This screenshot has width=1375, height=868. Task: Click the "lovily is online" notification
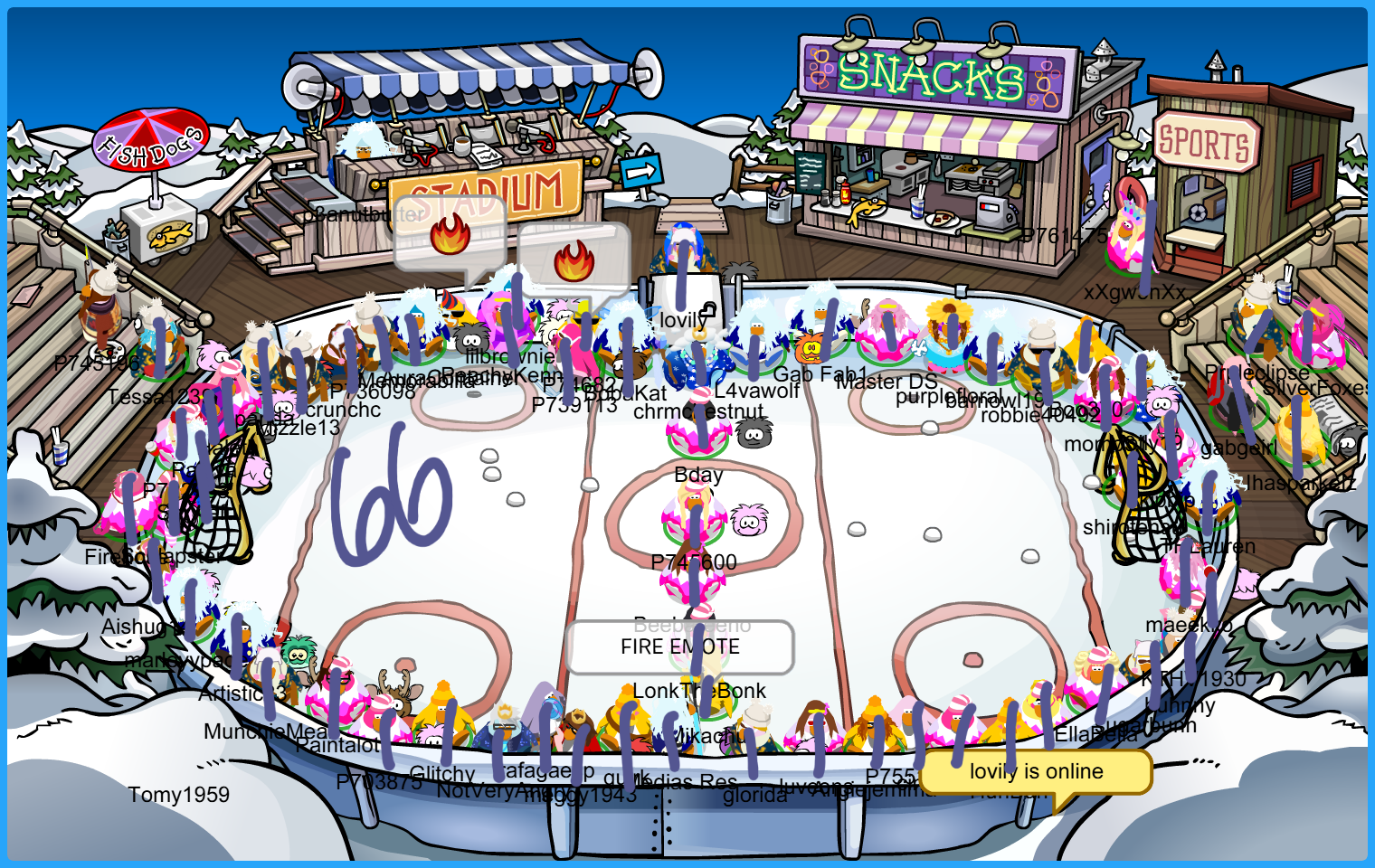[1036, 772]
